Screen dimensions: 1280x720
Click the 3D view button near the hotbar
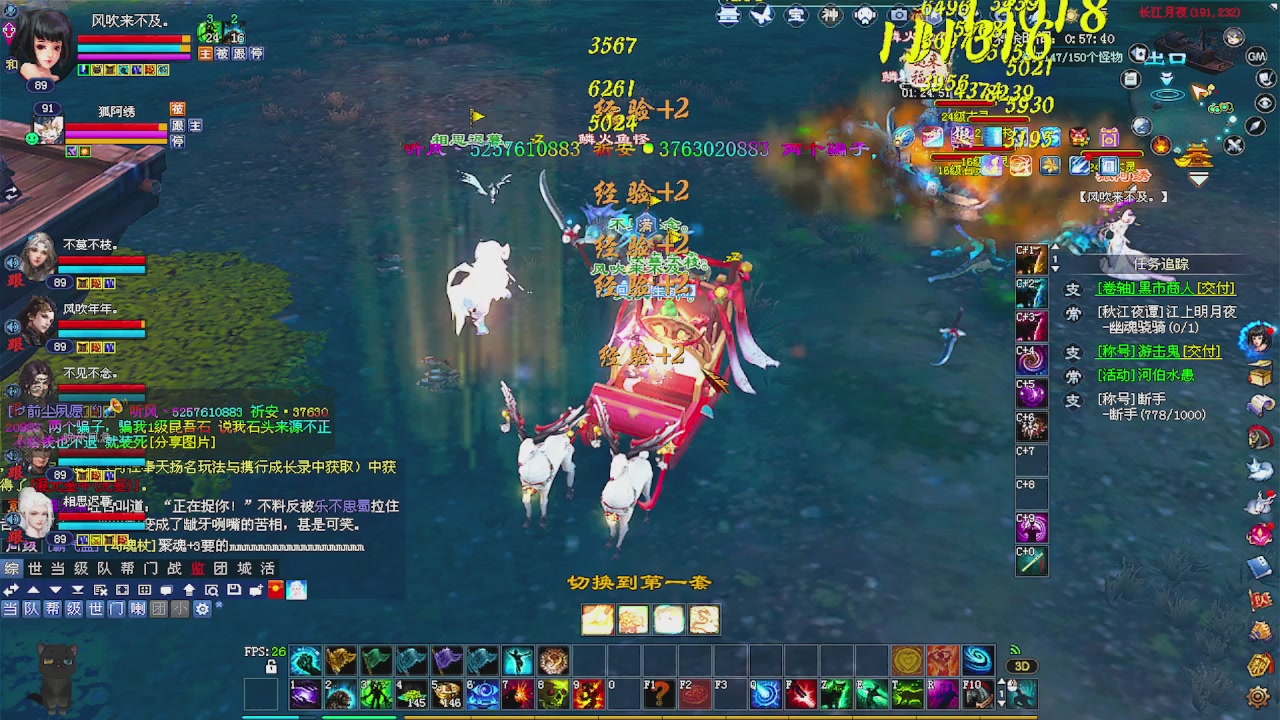coord(1022,666)
